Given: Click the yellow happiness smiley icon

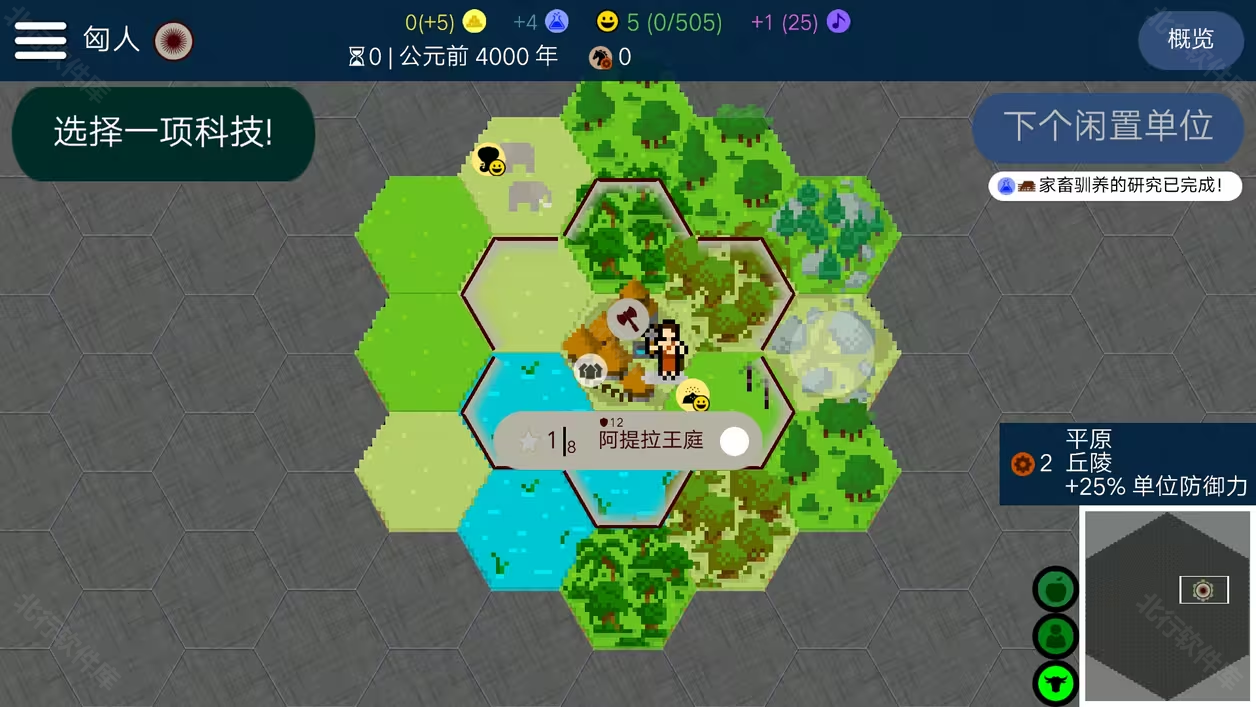Looking at the screenshot, I should pos(607,21).
